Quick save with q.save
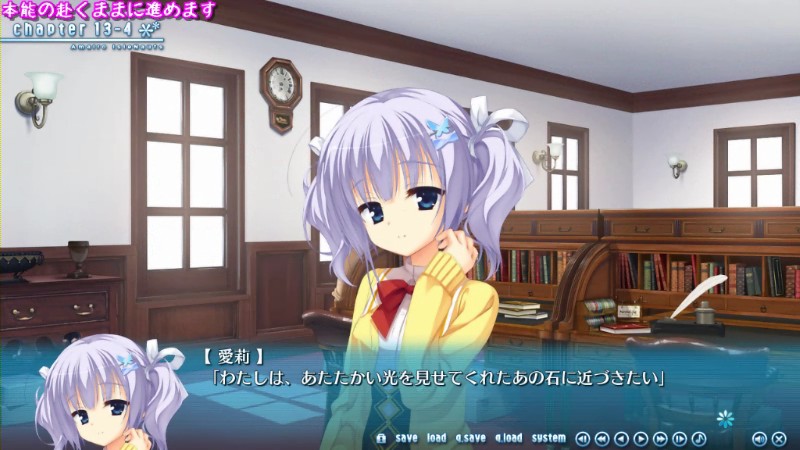The width and height of the screenshot is (800, 450). (470, 438)
